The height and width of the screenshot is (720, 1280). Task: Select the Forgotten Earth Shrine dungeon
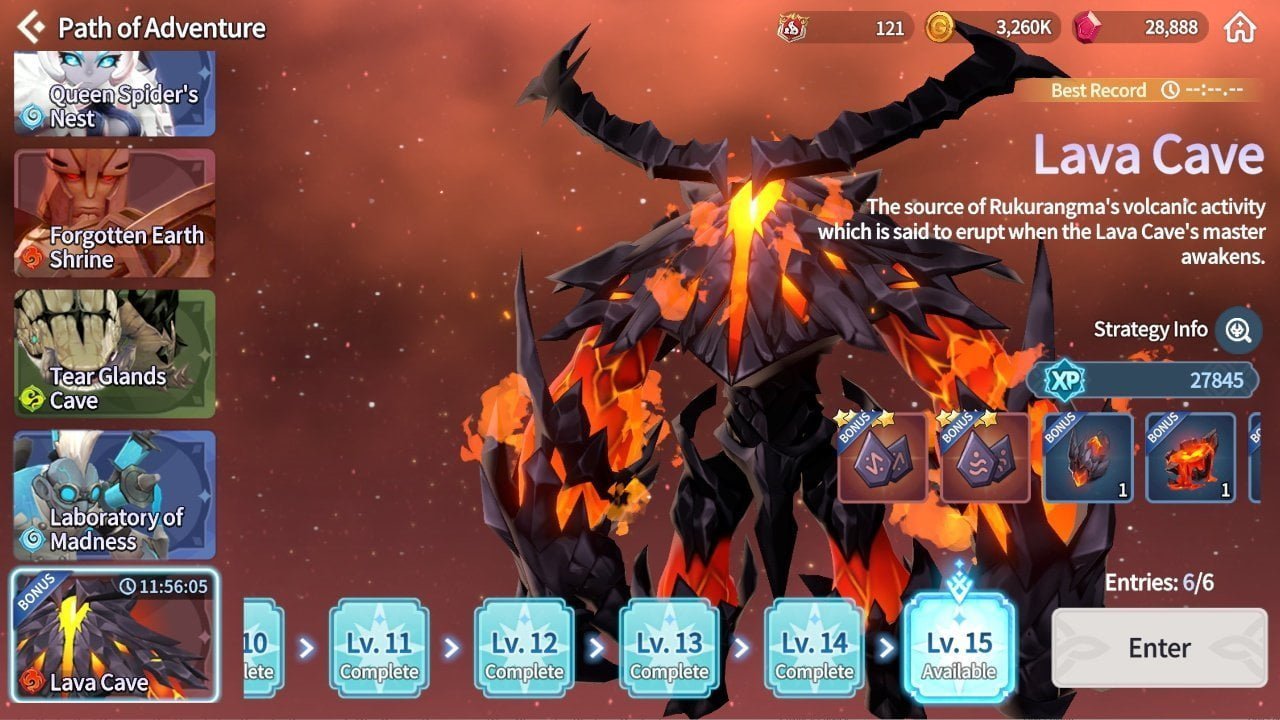click(113, 212)
